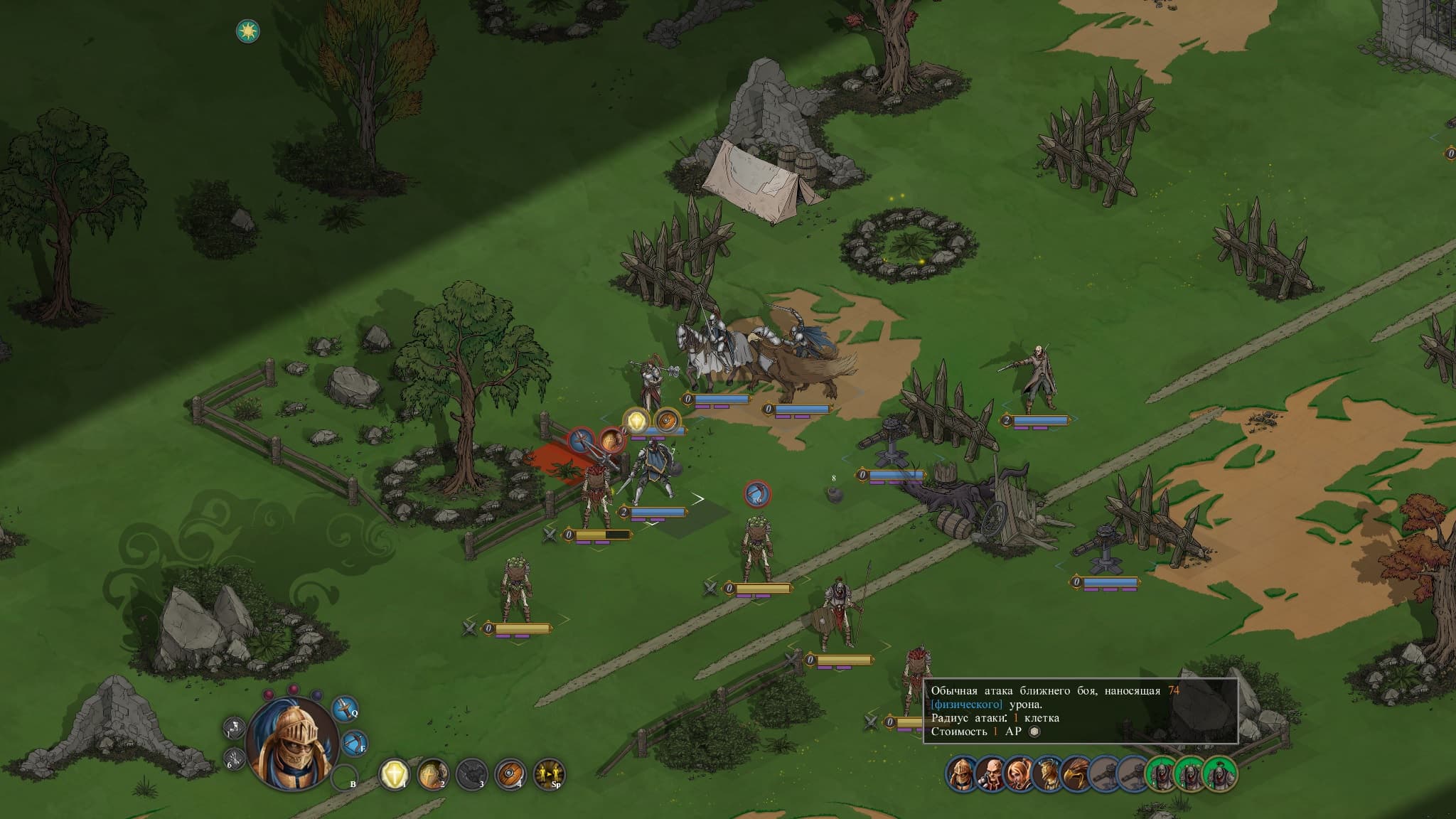
Task: Click the sun icon in the corner
Action: tap(247, 31)
